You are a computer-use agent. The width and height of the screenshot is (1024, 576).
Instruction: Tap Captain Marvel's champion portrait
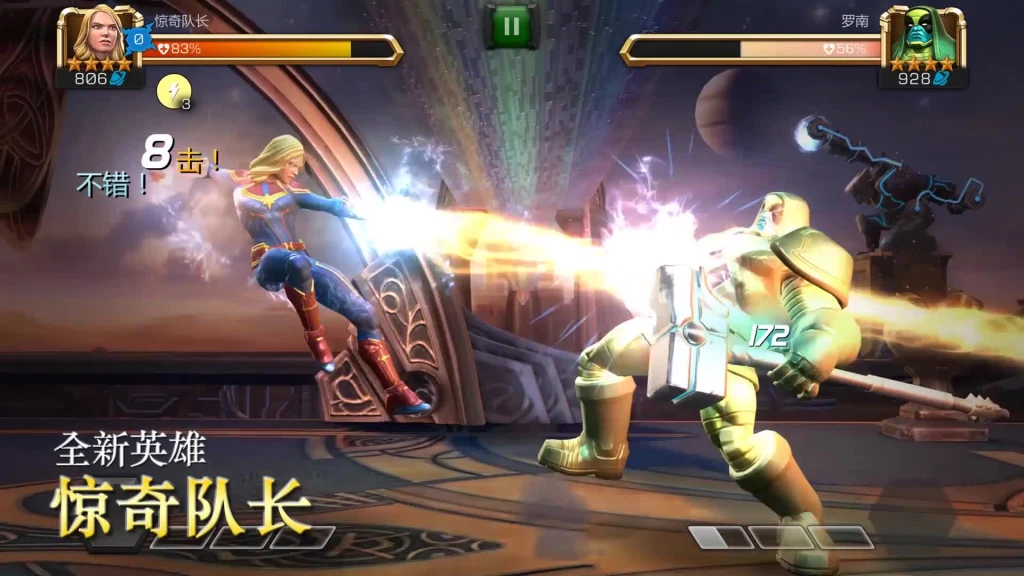(98, 37)
